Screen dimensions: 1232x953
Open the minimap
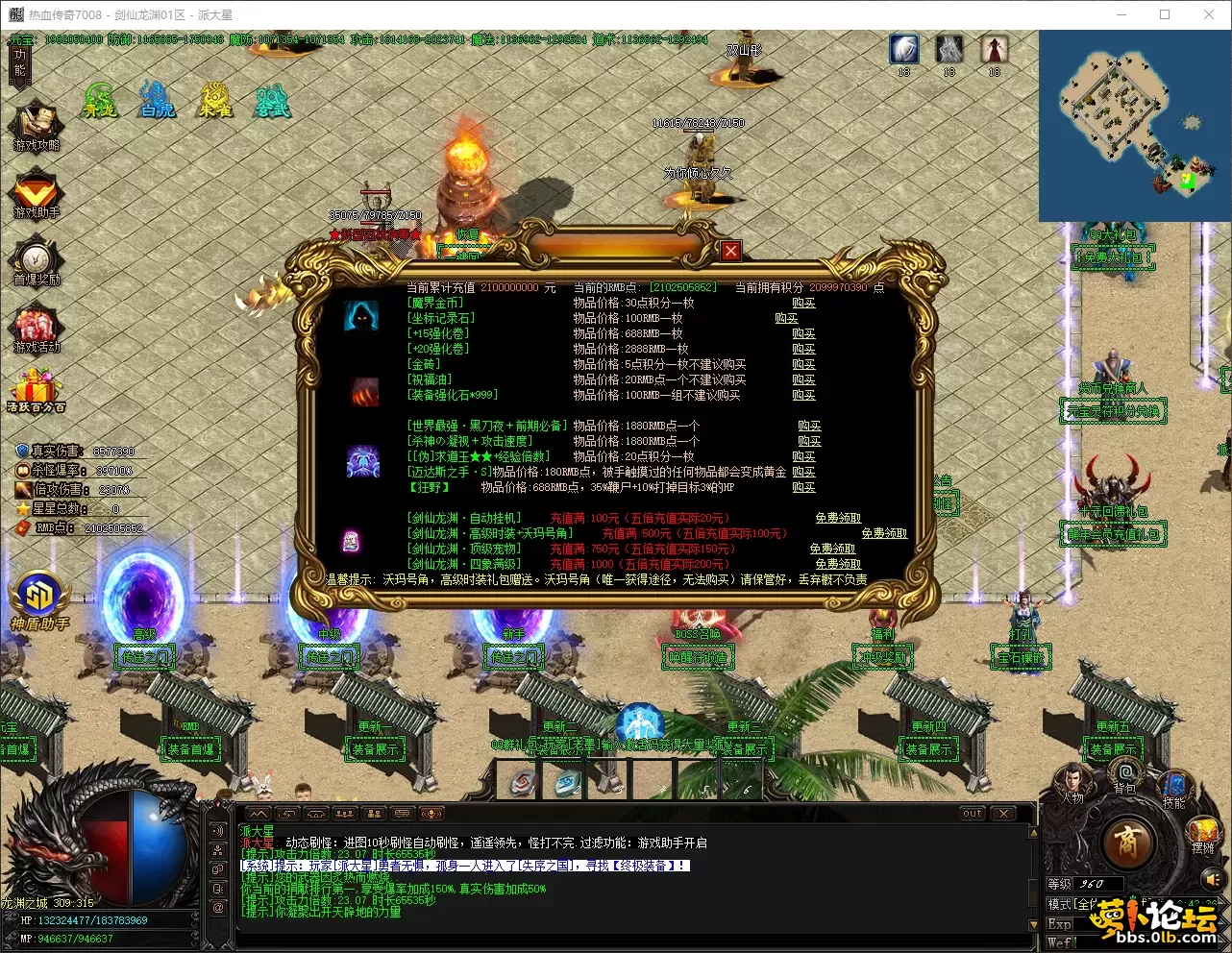pyautogui.click(x=1134, y=126)
